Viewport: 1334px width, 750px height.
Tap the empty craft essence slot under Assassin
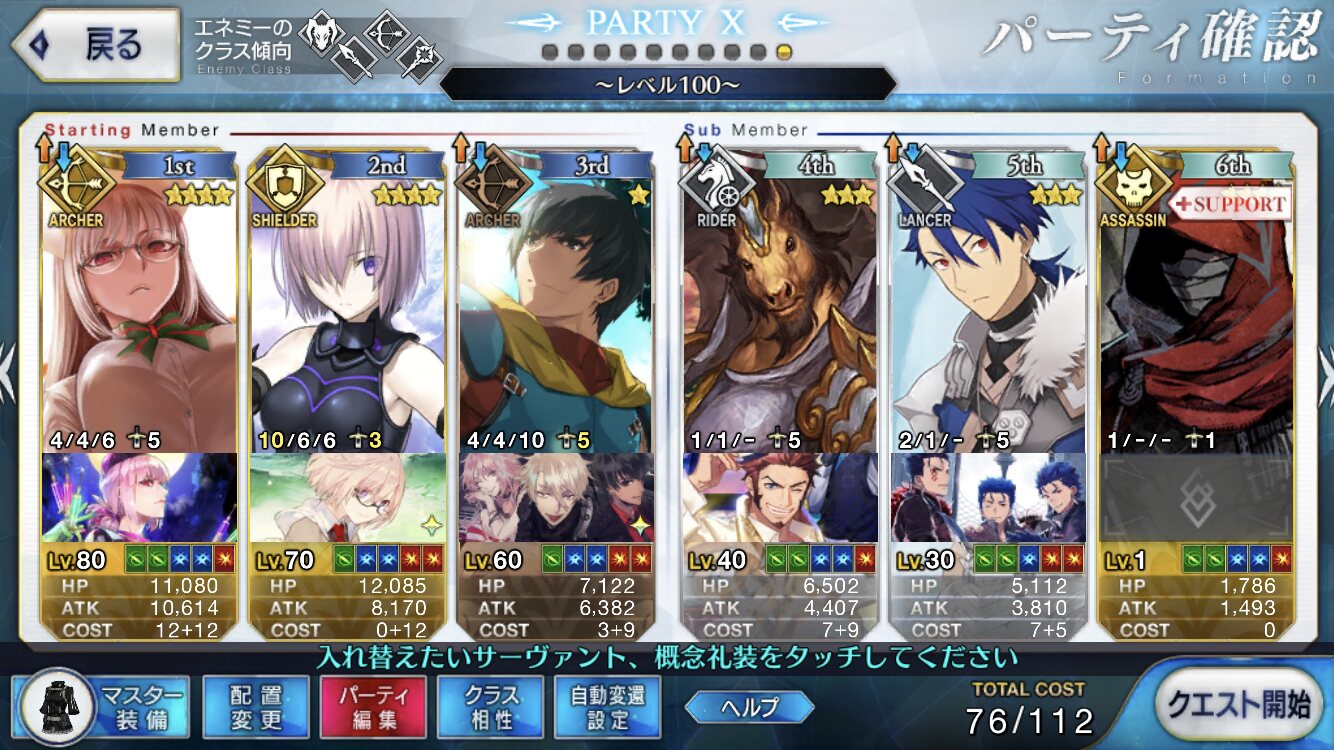(1196, 498)
